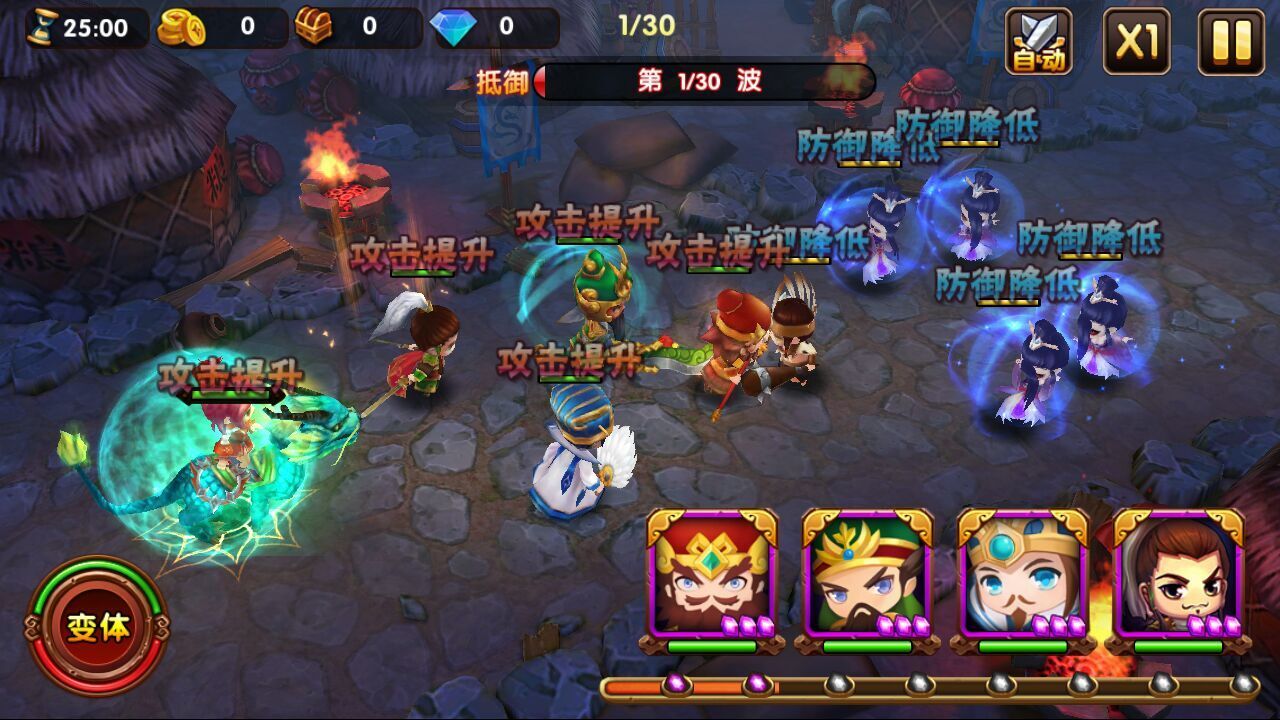Screen dimensions: 1280x720
Task: Pause the battle
Action: tap(1231, 41)
